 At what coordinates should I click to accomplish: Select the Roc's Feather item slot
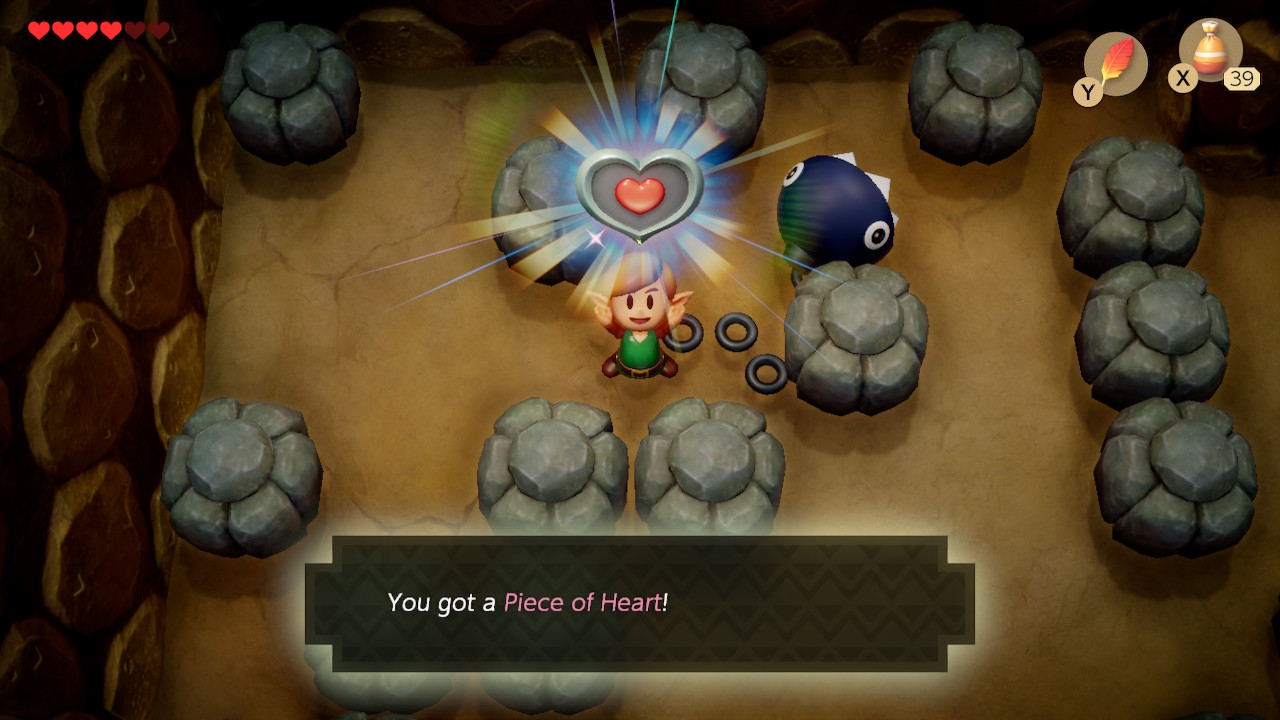click(1115, 64)
